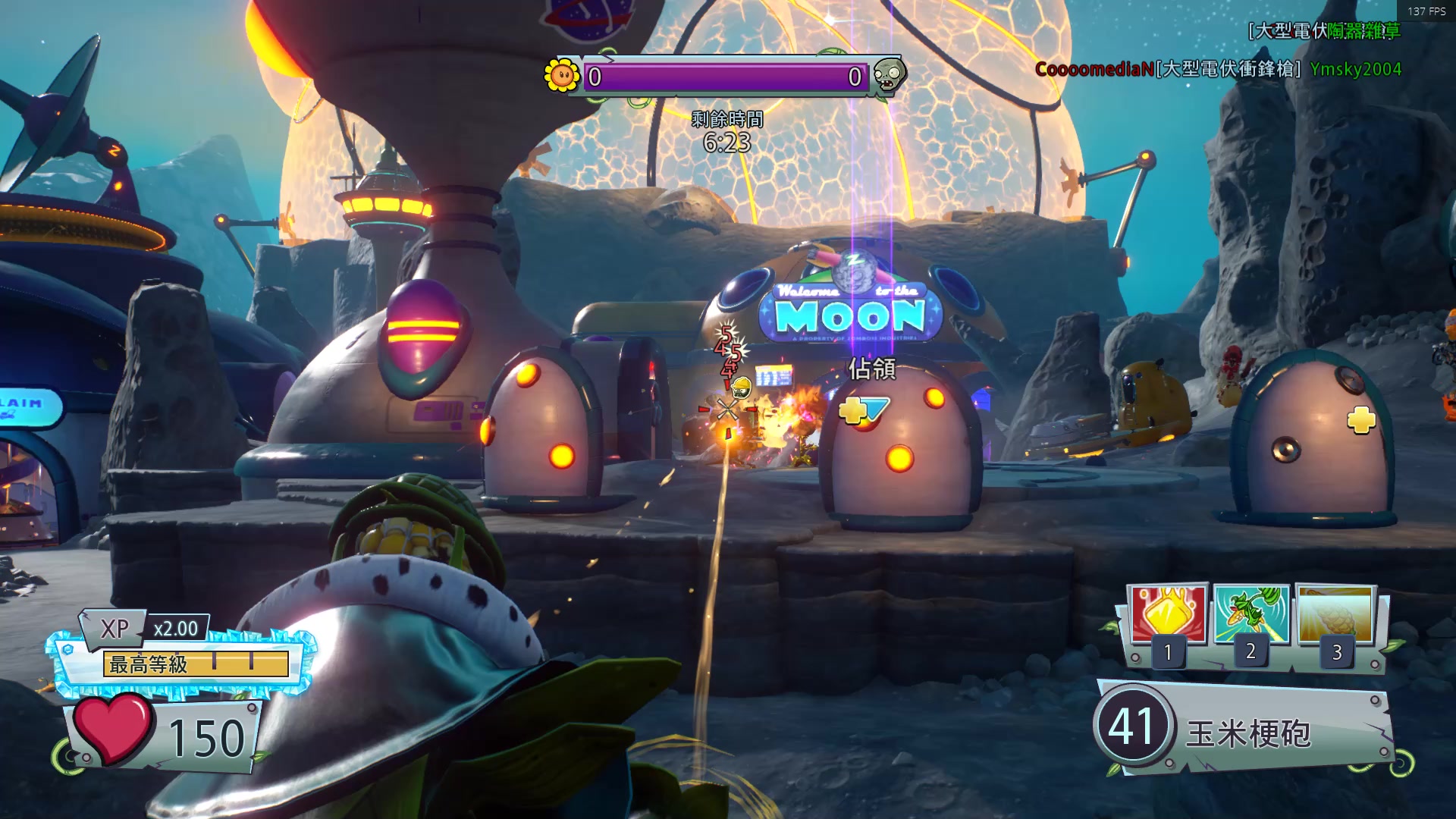Click the XP x2.00 multiplier badge
This screenshot has height=819, width=1456.
[175, 629]
